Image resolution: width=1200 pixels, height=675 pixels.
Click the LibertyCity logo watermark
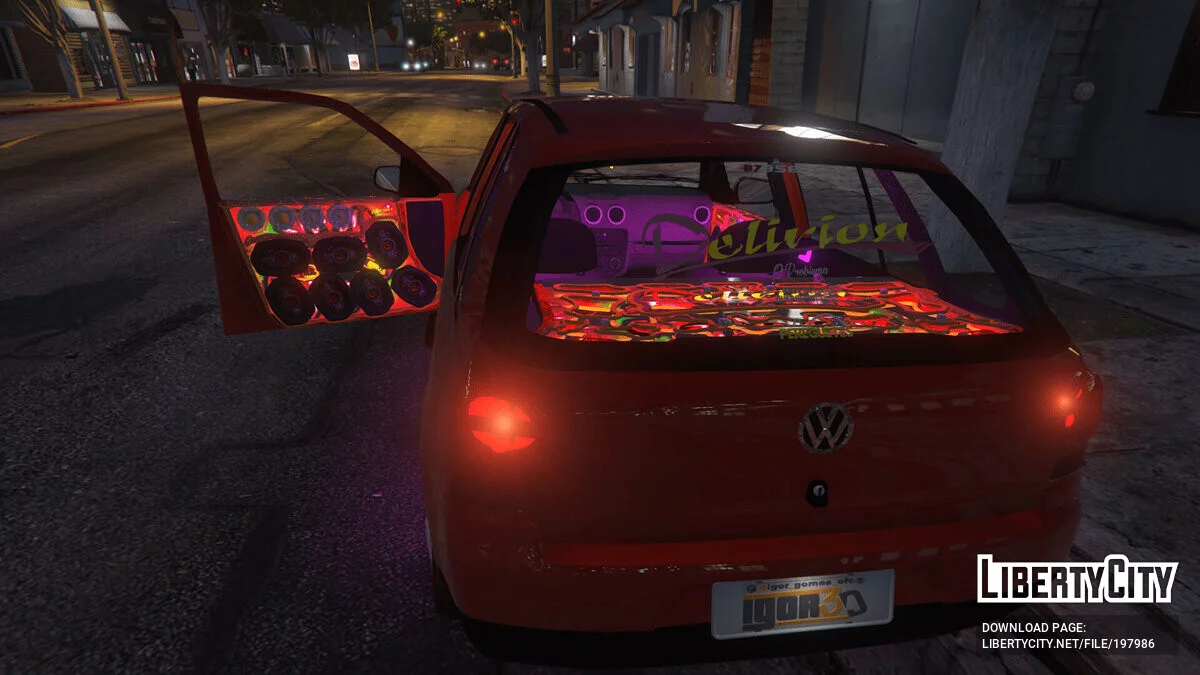1077,580
